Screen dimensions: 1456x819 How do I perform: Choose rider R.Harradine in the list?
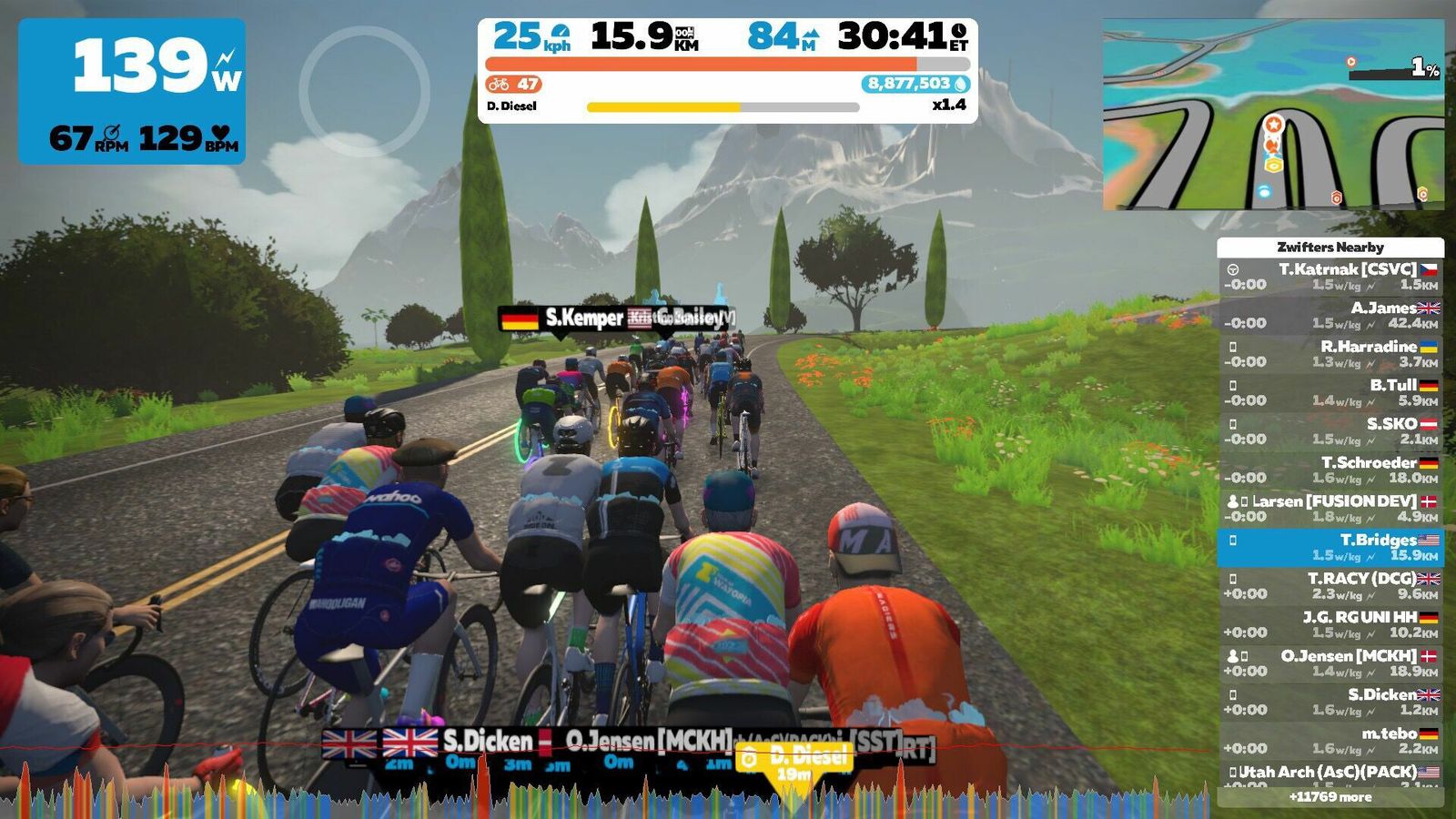tap(1330, 354)
